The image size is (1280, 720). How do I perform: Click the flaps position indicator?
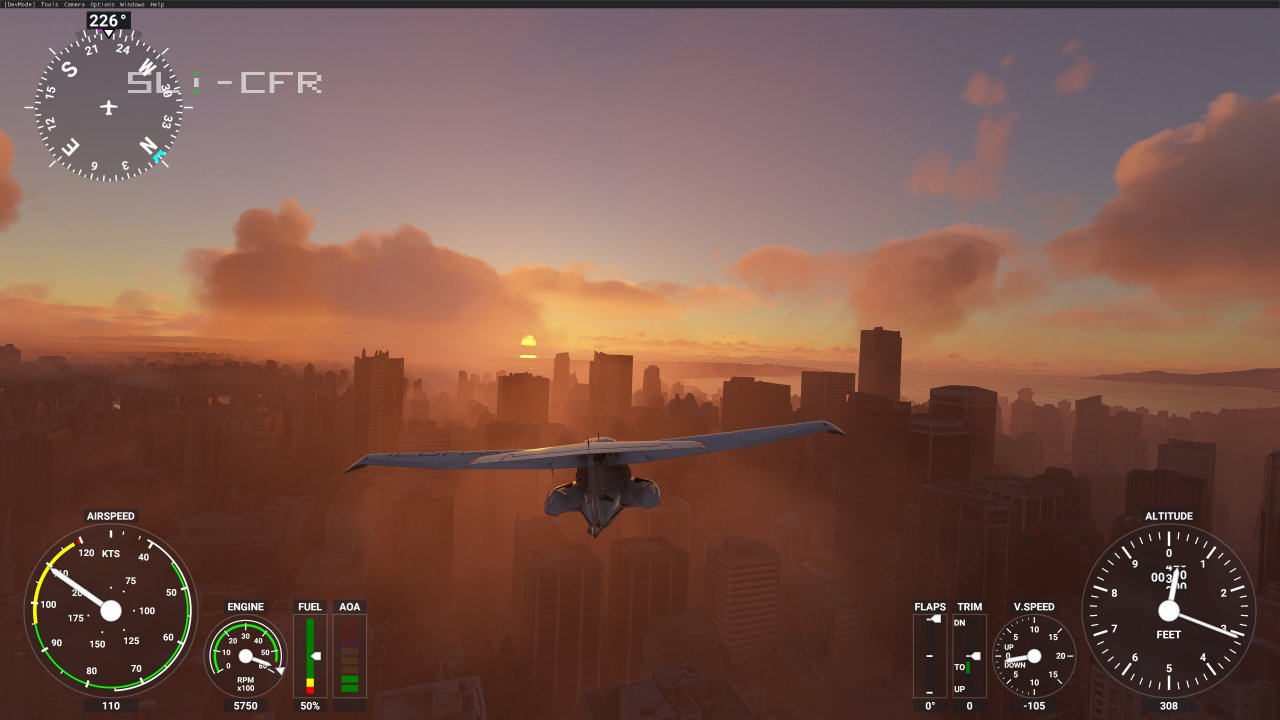point(930,655)
